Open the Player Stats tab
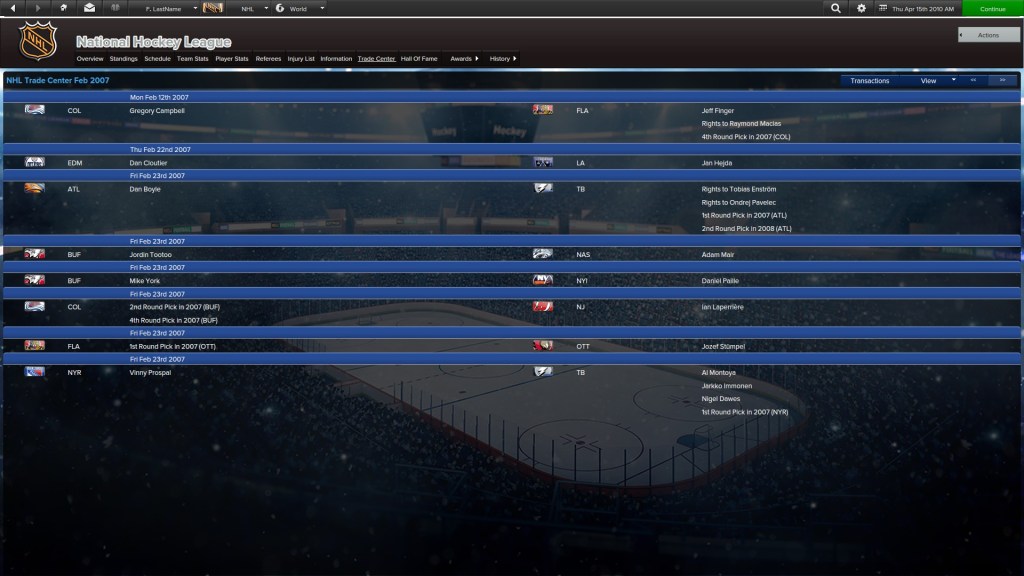 pyautogui.click(x=232, y=59)
